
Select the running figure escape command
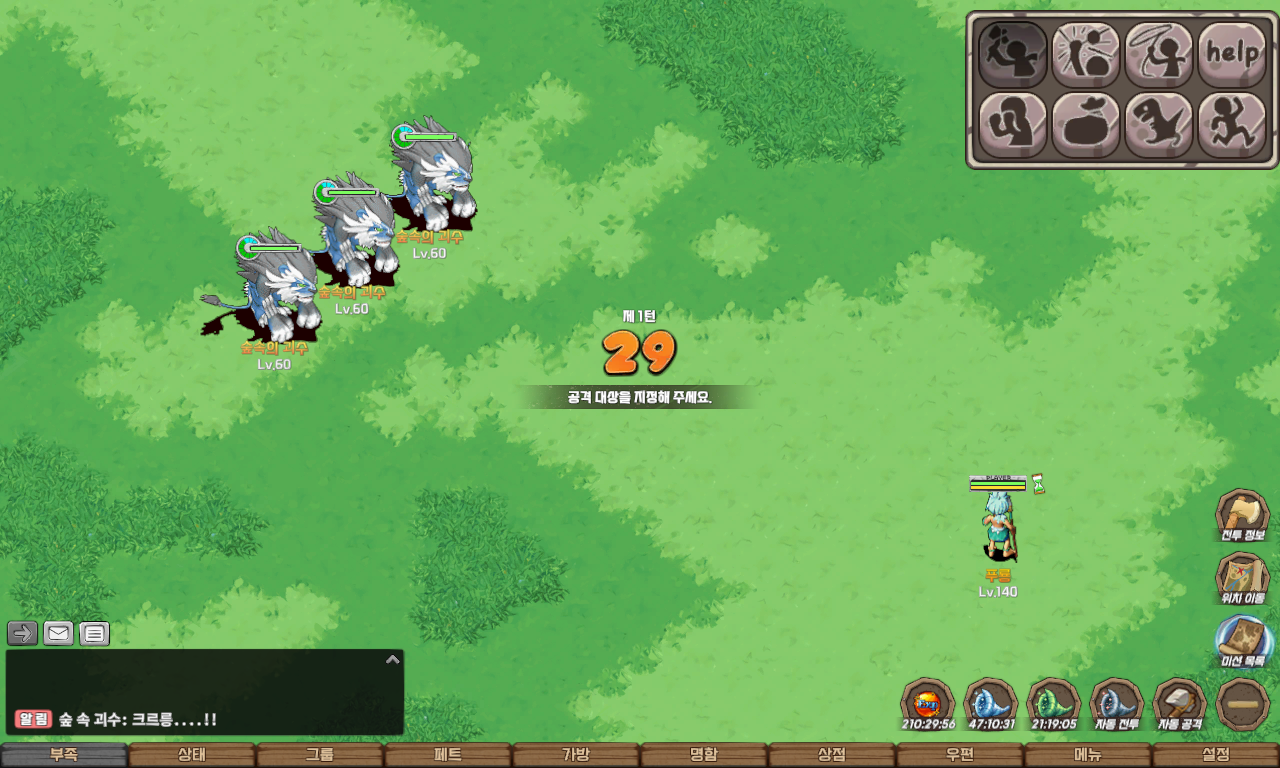(x=1232, y=125)
